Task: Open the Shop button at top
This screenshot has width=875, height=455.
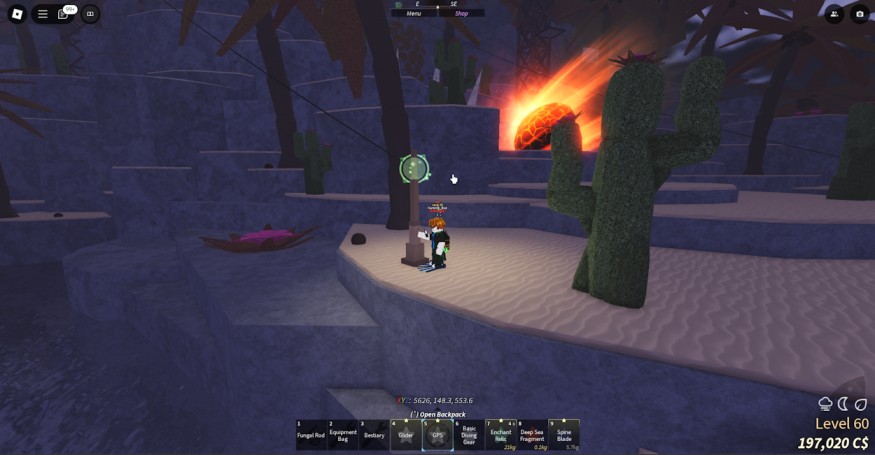Action: point(461,13)
